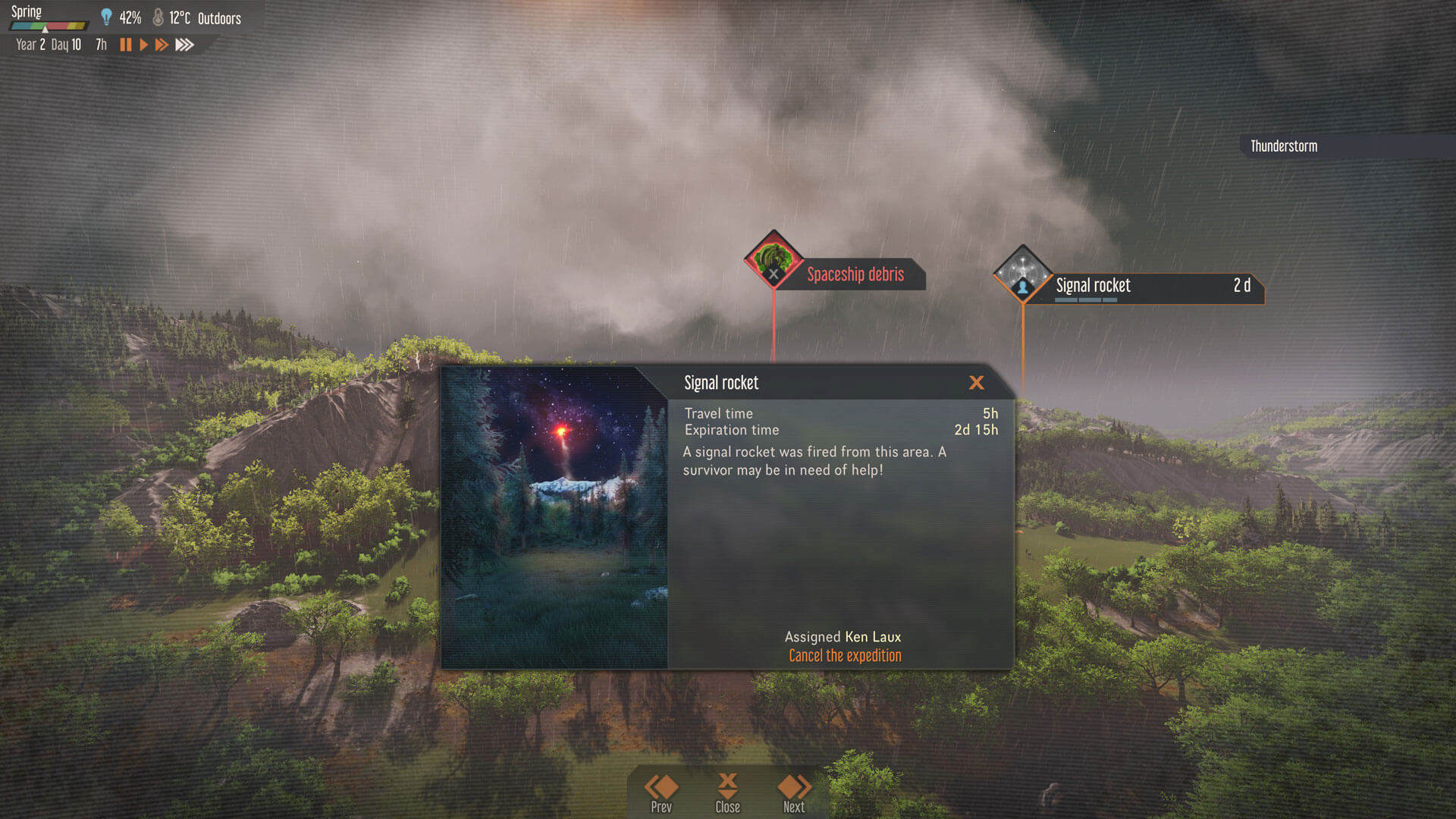Pause the game time
Image resolution: width=1456 pixels, height=819 pixels.
pyautogui.click(x=126, y=45)
